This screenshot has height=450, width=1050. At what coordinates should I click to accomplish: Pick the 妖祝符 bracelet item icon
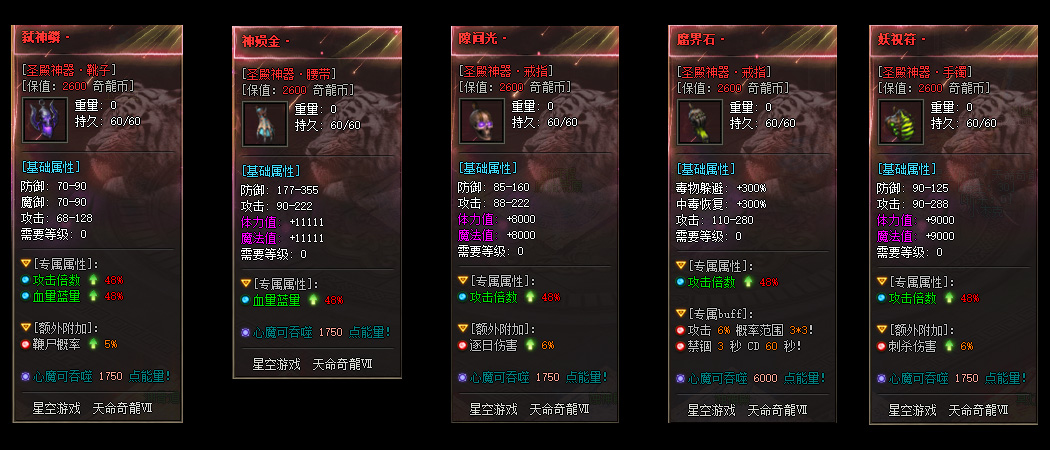[x=900, y=120]
